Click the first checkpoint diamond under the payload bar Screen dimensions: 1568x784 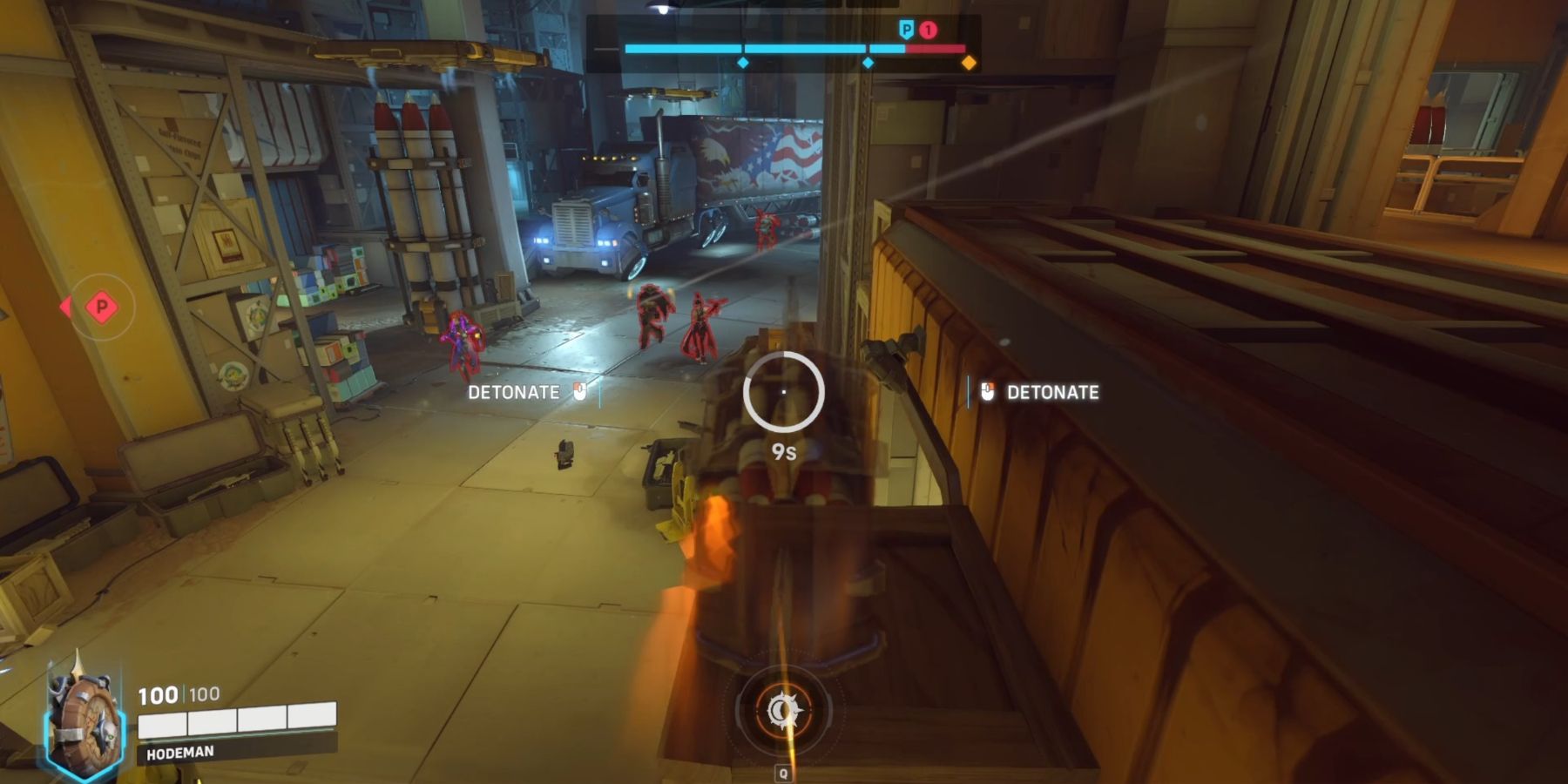(x=743, y=63)
